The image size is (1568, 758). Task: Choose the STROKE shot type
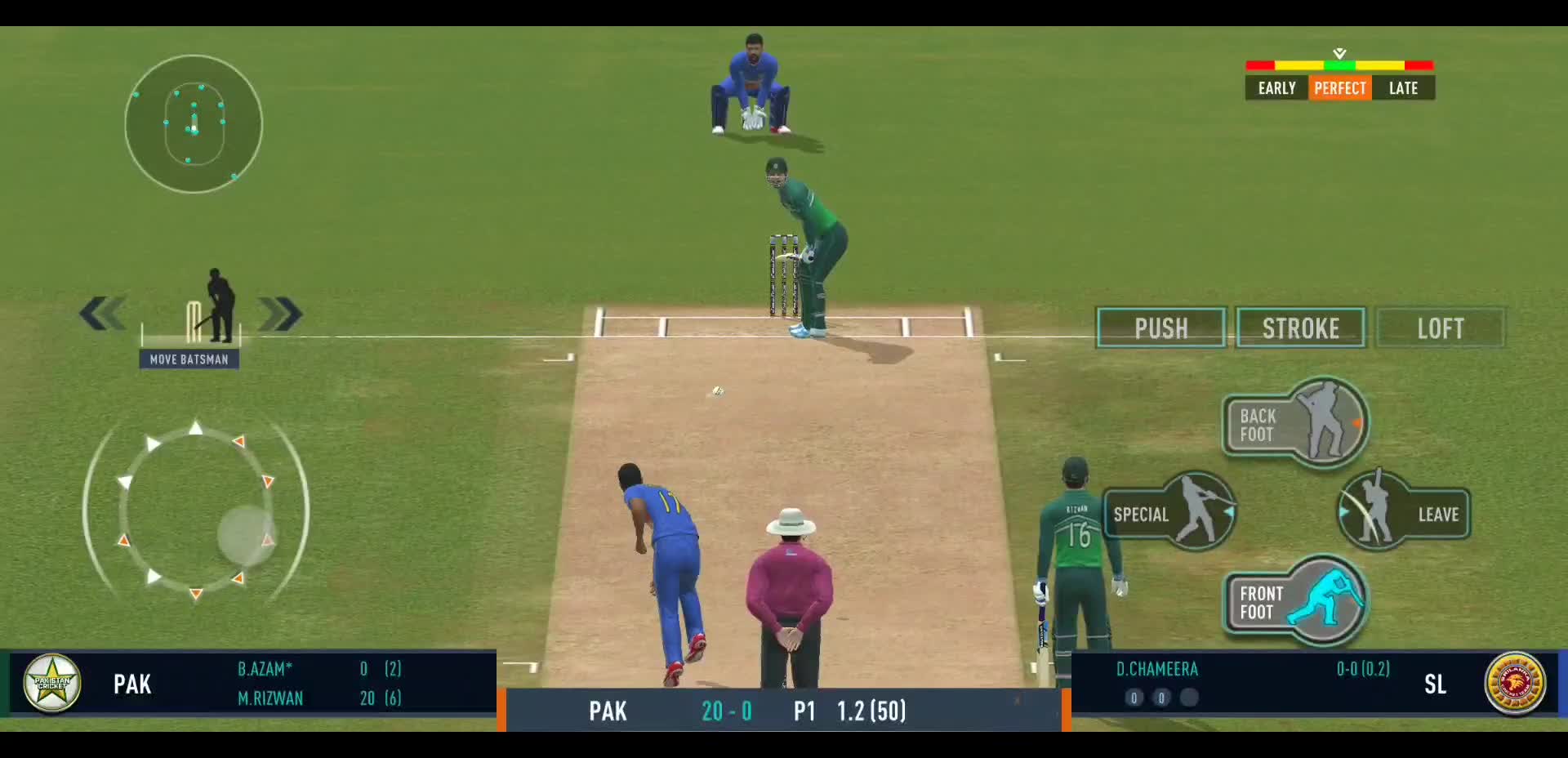coord(1300,328)
